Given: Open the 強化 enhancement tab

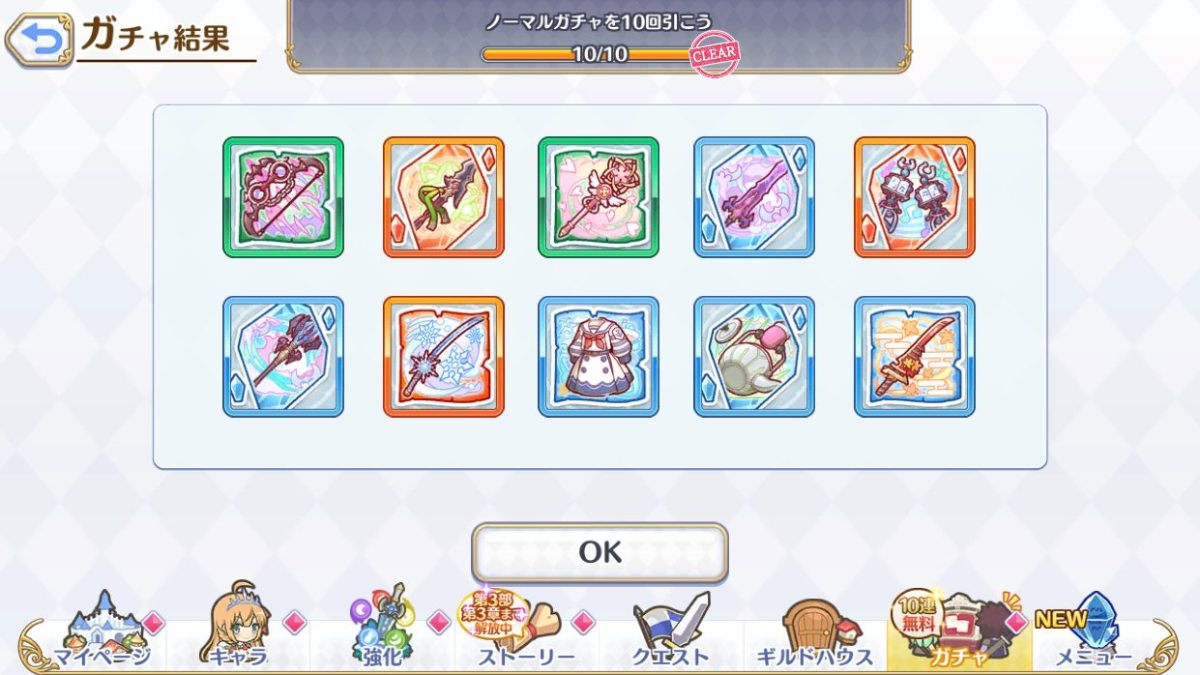Looking at the screenshot, I should click(x=382, y=632).
